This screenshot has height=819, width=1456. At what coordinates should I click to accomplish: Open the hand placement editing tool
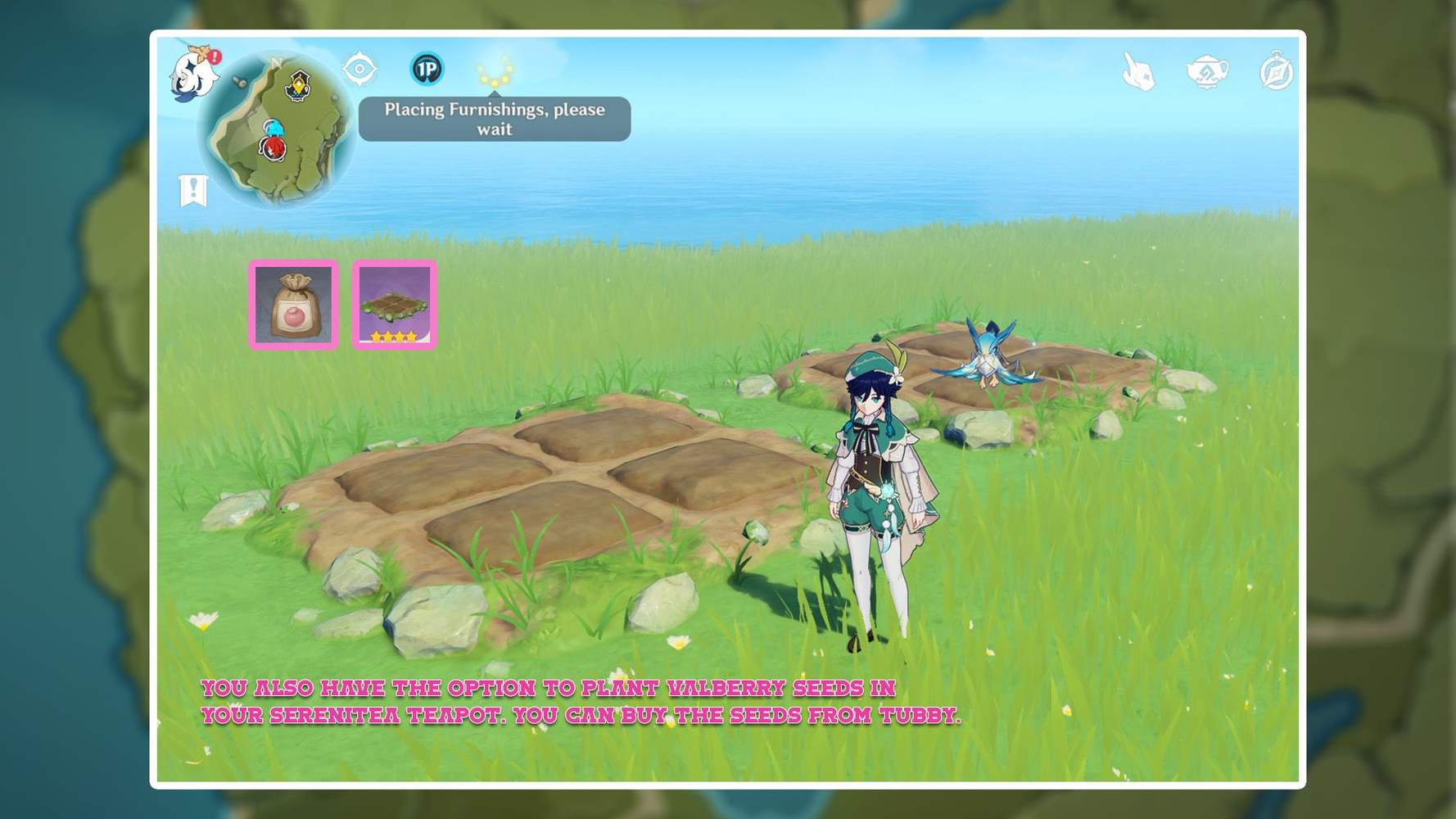1138,71
